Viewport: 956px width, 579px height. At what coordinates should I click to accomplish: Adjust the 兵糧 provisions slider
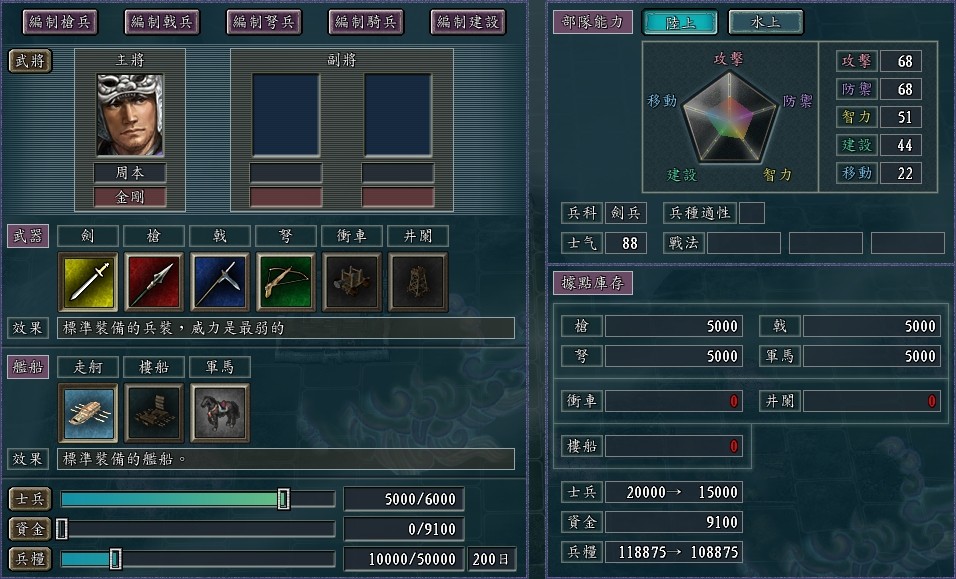click(x=115, y=559)
